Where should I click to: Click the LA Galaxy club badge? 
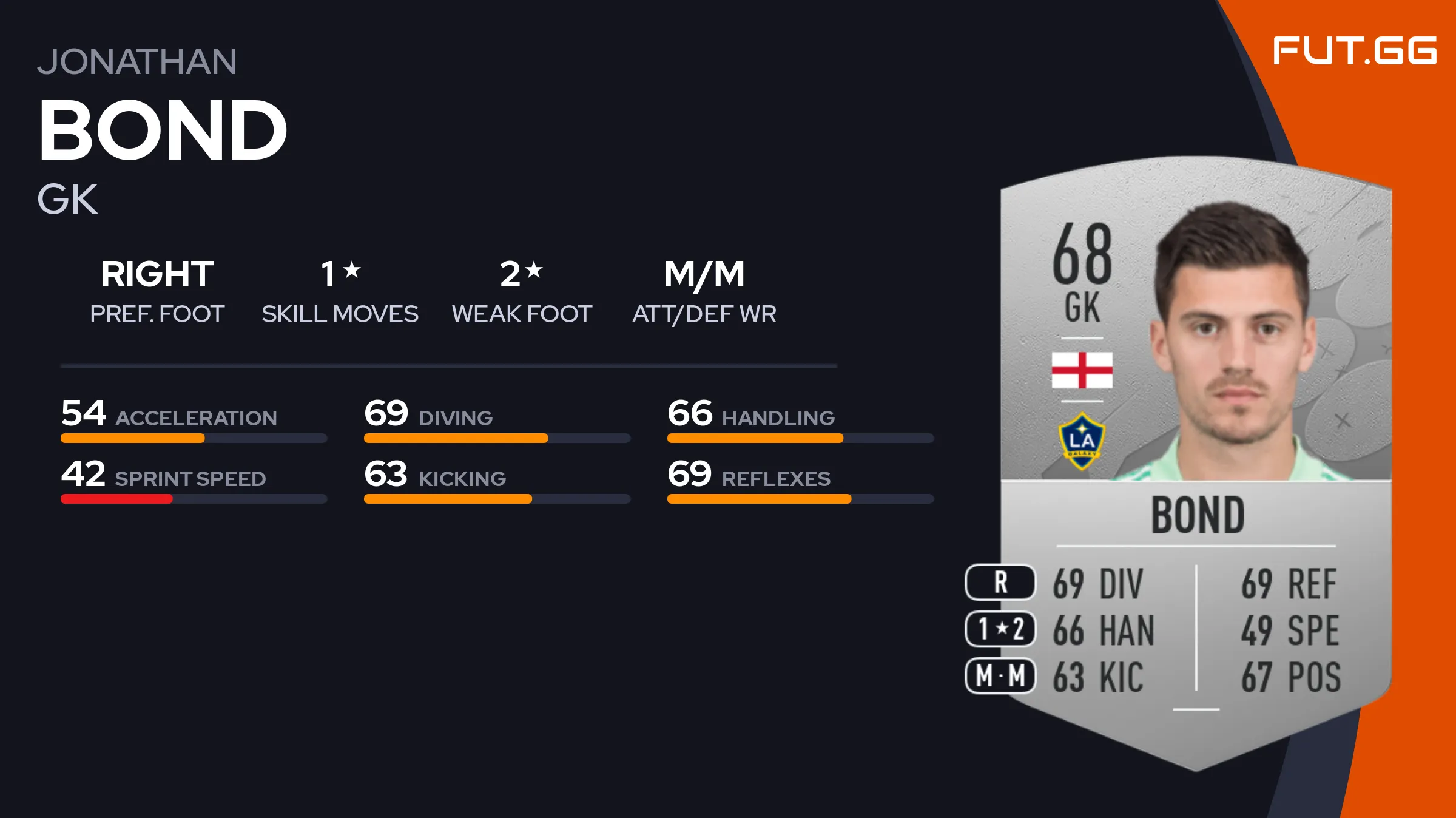(1082, 441)
